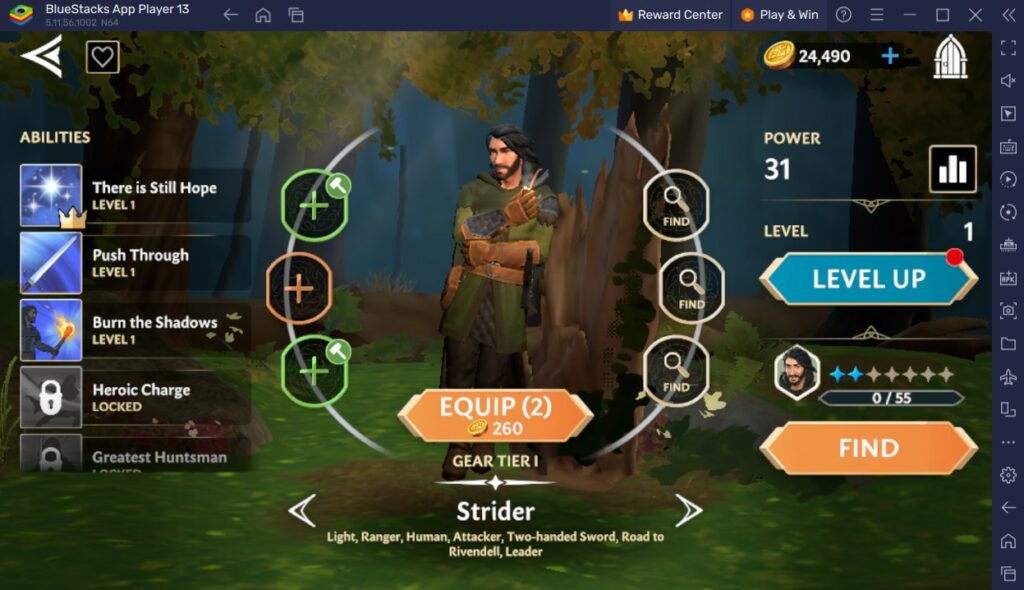
Task: Level up Strider
Action: pos(868,279)
